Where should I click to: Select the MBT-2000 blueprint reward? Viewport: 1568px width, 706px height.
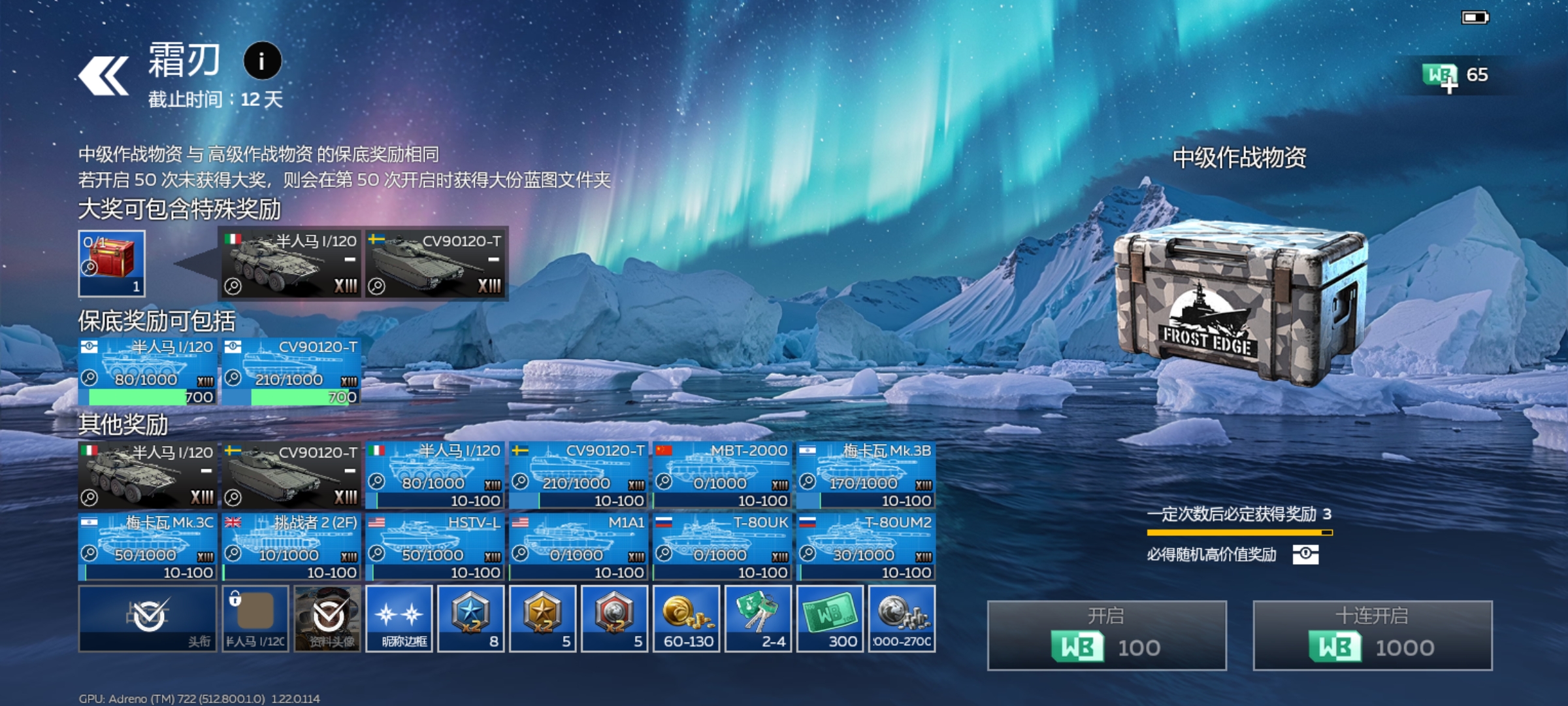(x=722, y=475)
